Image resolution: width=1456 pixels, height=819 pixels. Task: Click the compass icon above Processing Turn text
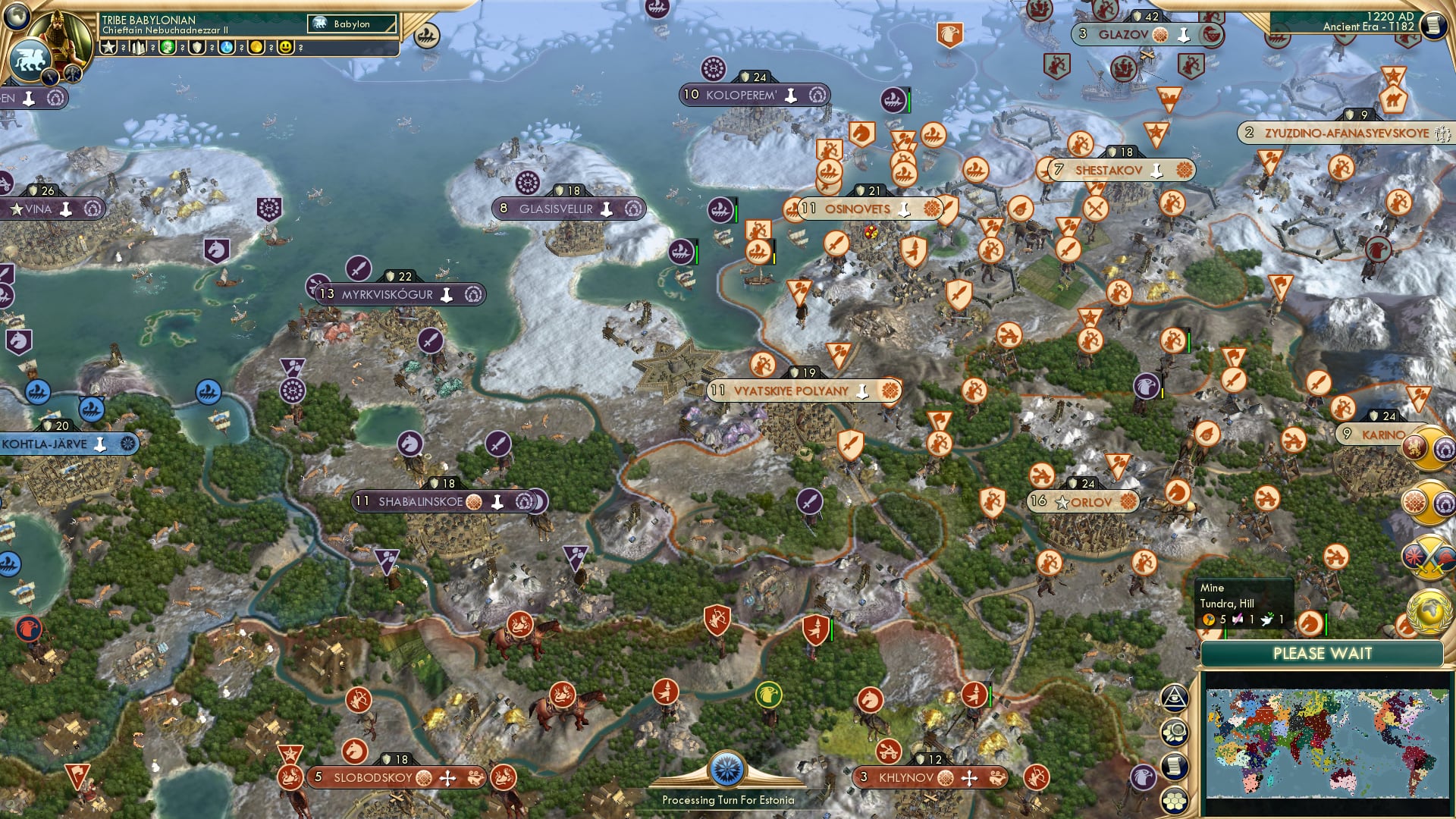728,768
